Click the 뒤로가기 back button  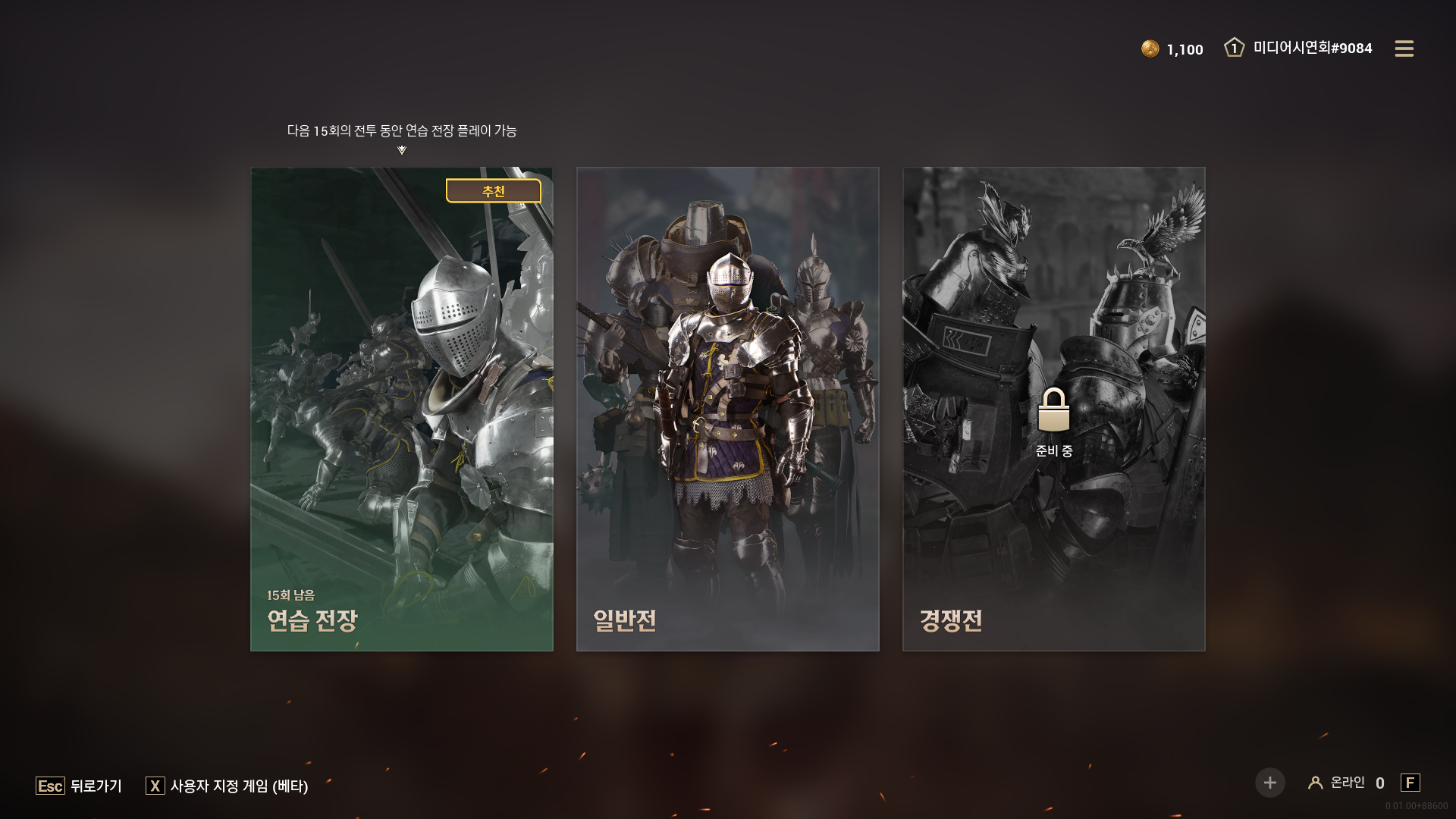click(x=80, y=786)
